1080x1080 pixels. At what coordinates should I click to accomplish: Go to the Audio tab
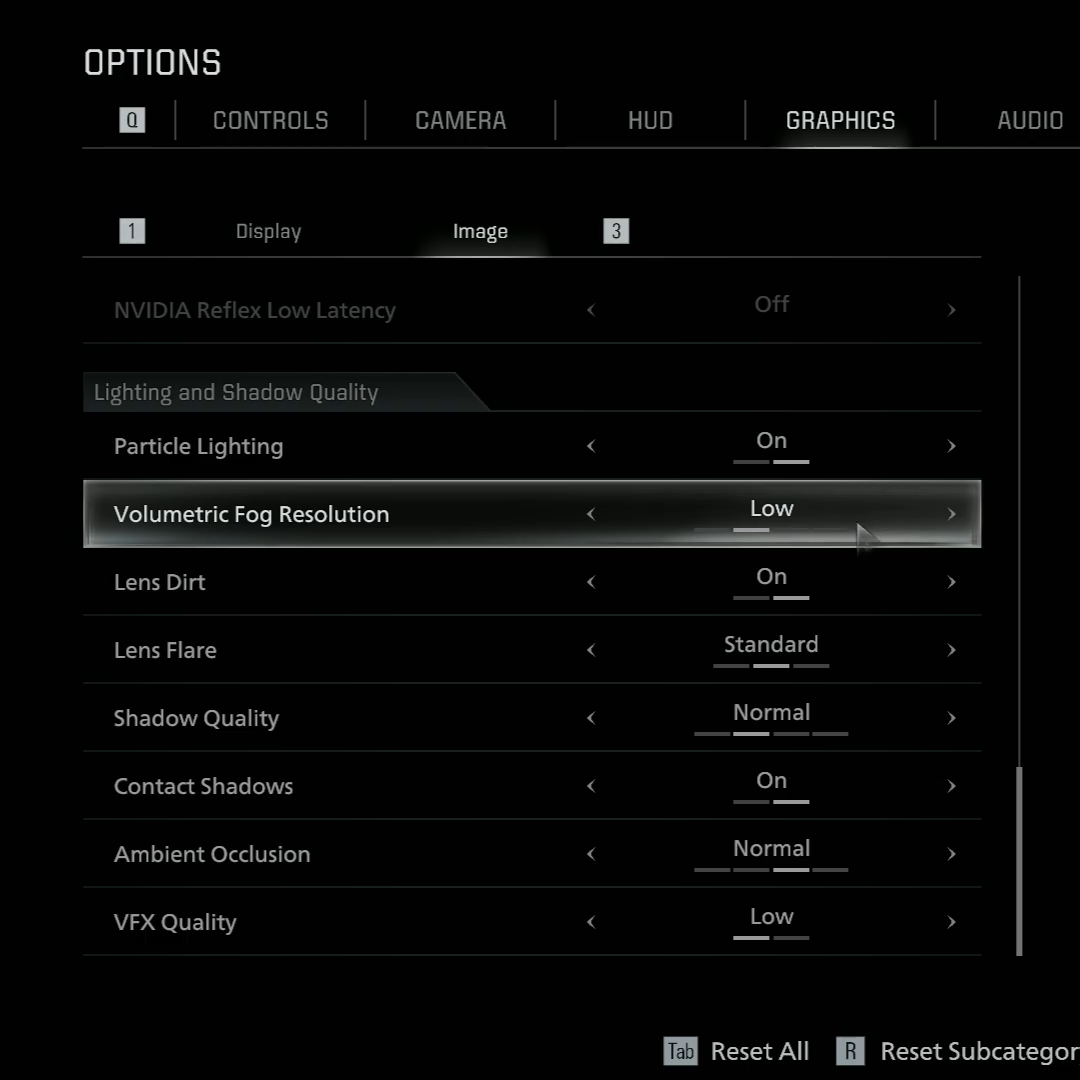(1029, 121)
